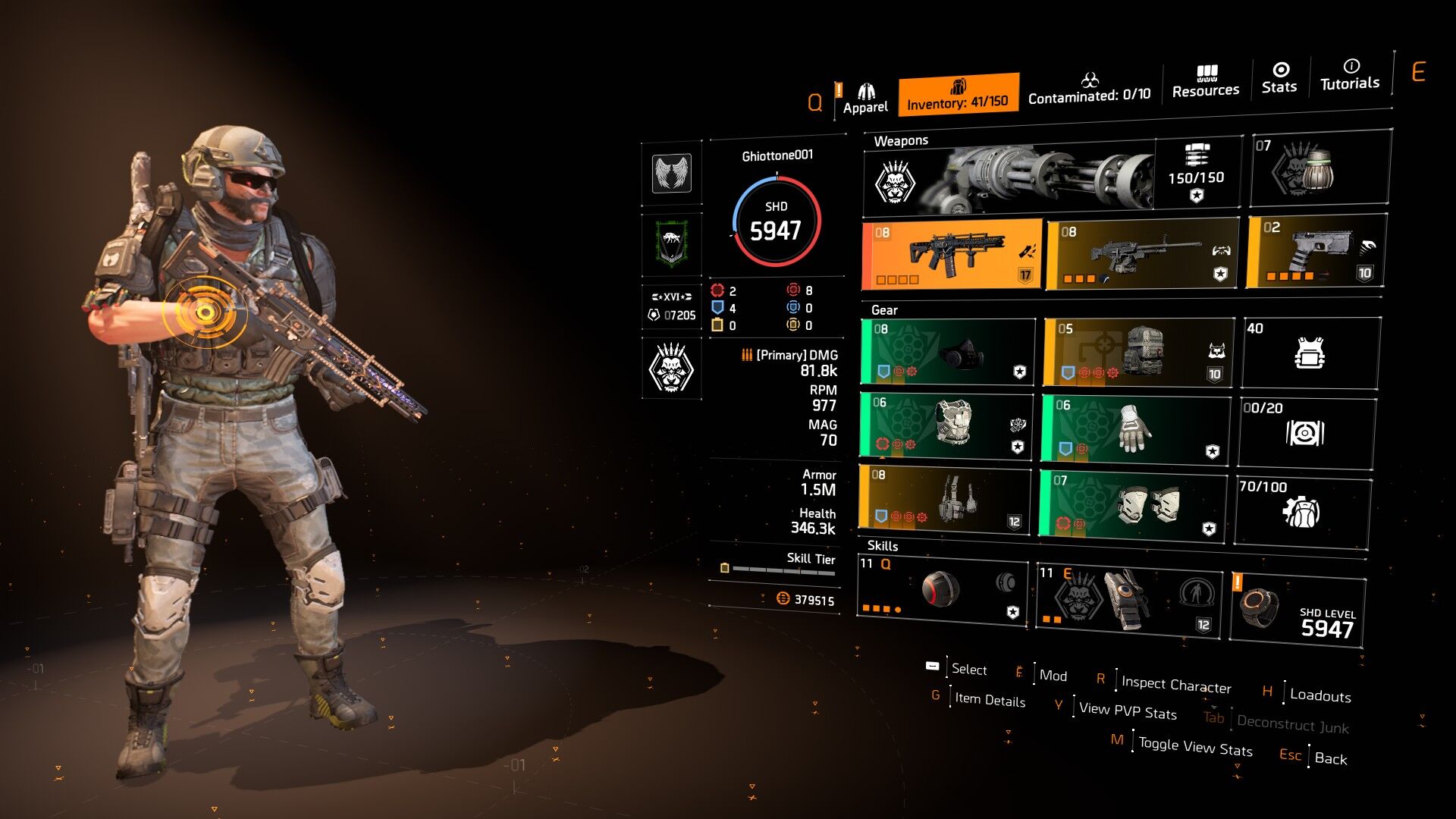Screen dimensions: 1456x819
Task: Open the Apparel tab
Action: tap(865, 99)
